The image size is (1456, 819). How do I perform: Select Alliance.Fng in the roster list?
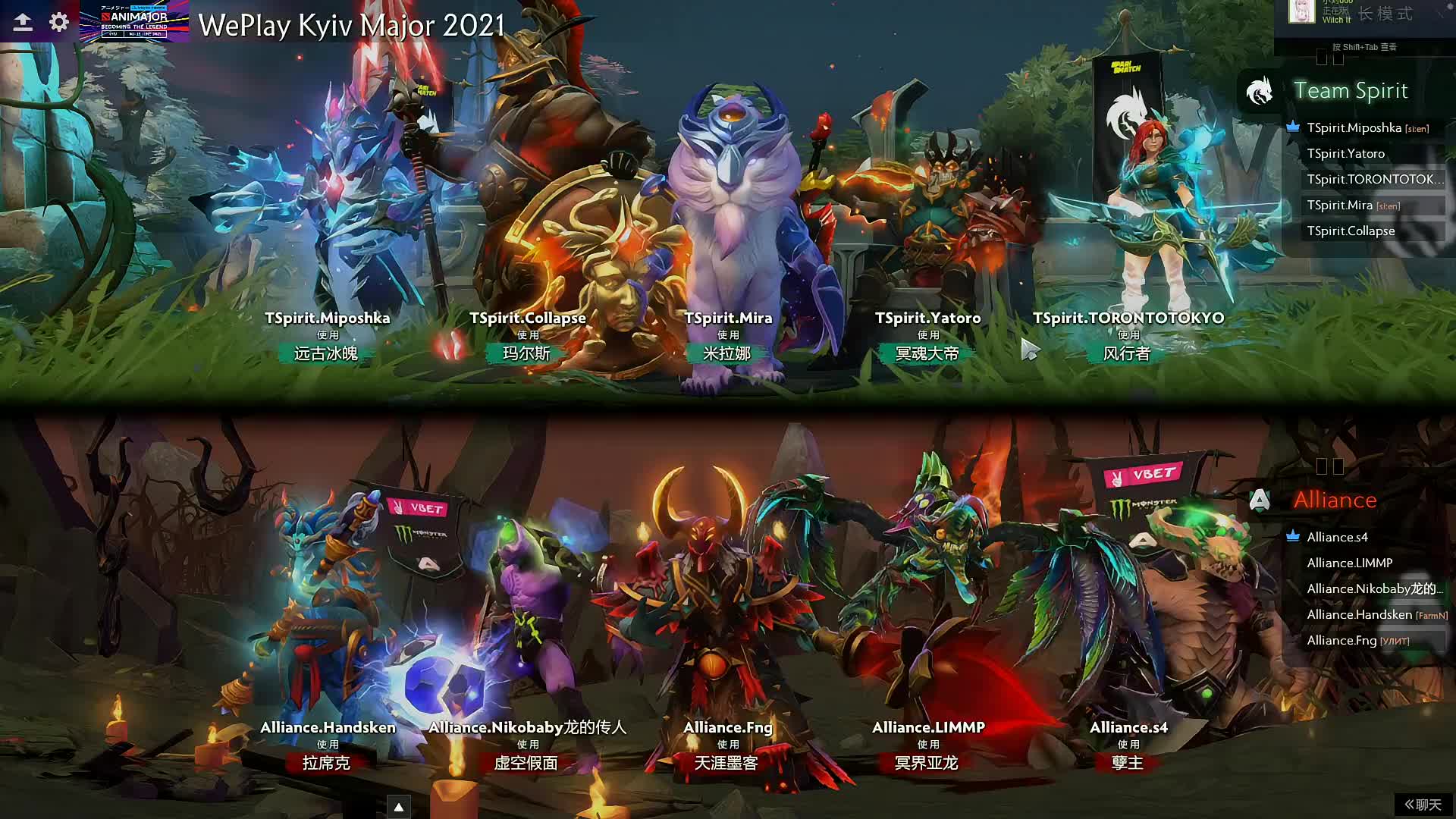pos(1341,641)
